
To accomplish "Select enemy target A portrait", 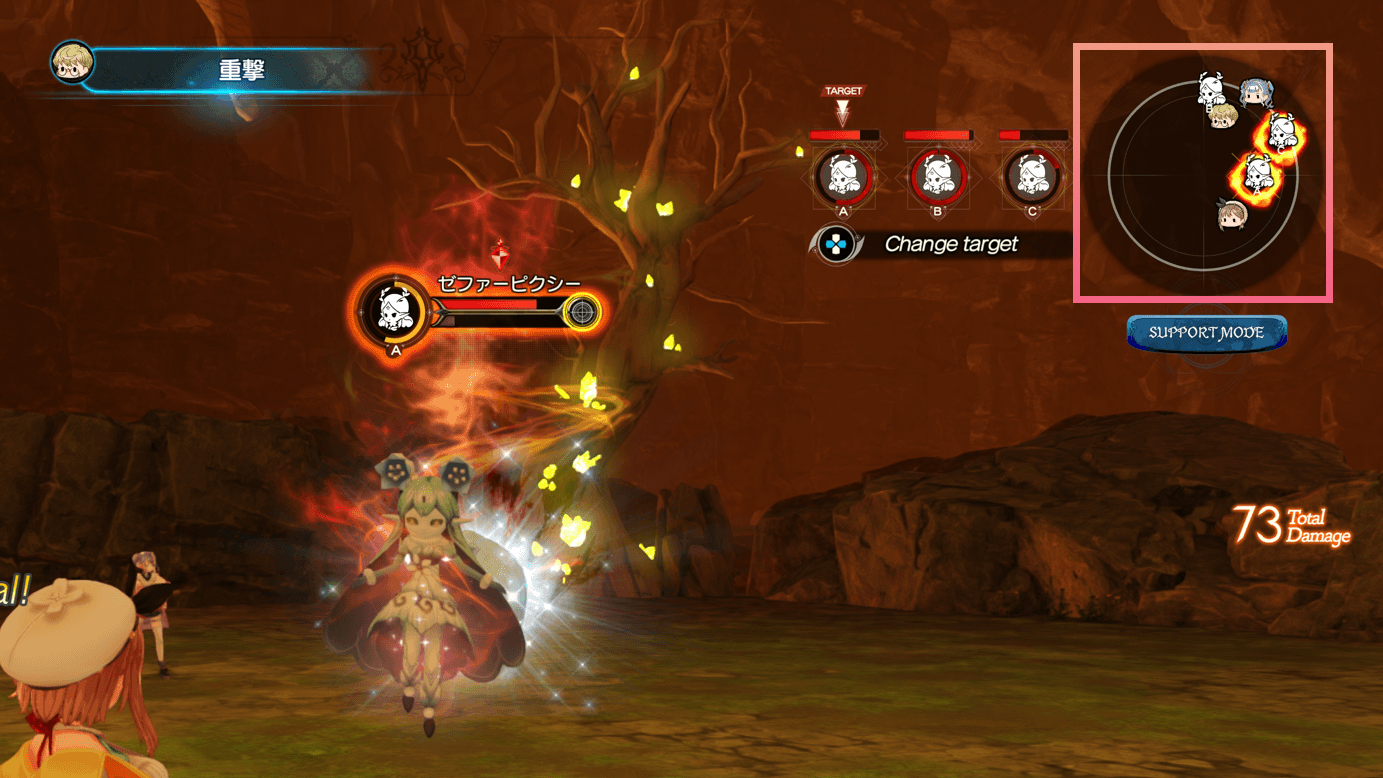I will [x=843, y=176].
